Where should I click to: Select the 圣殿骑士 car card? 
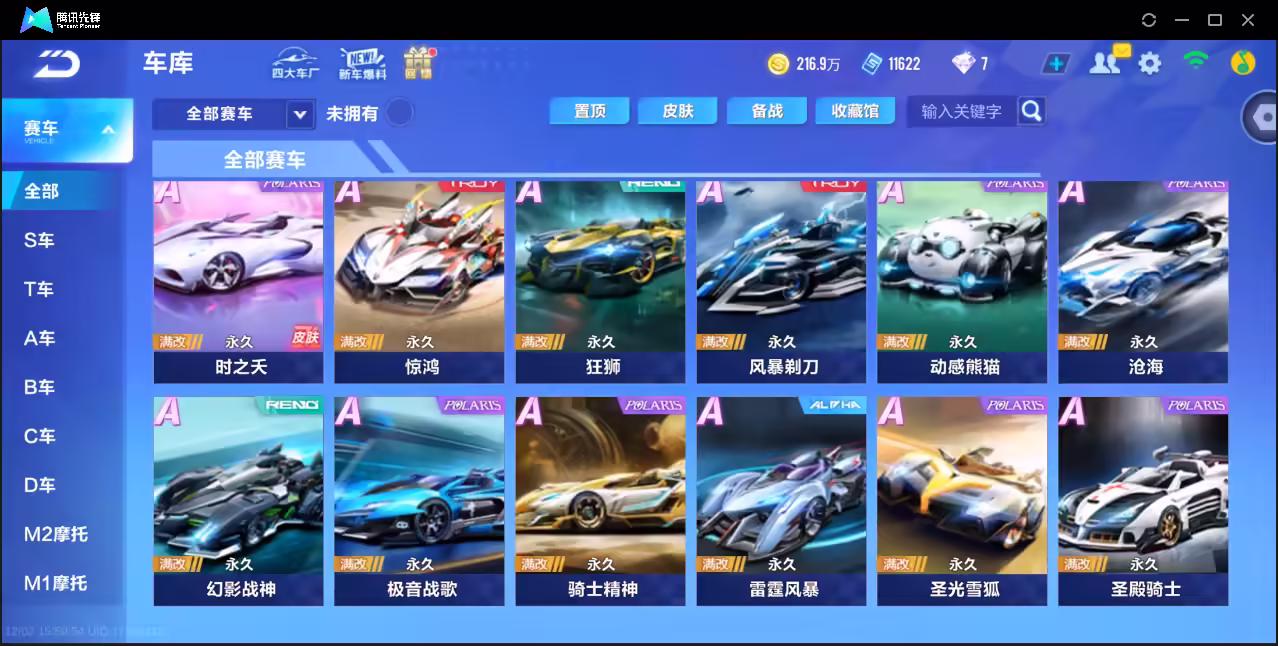[1143, 500]
